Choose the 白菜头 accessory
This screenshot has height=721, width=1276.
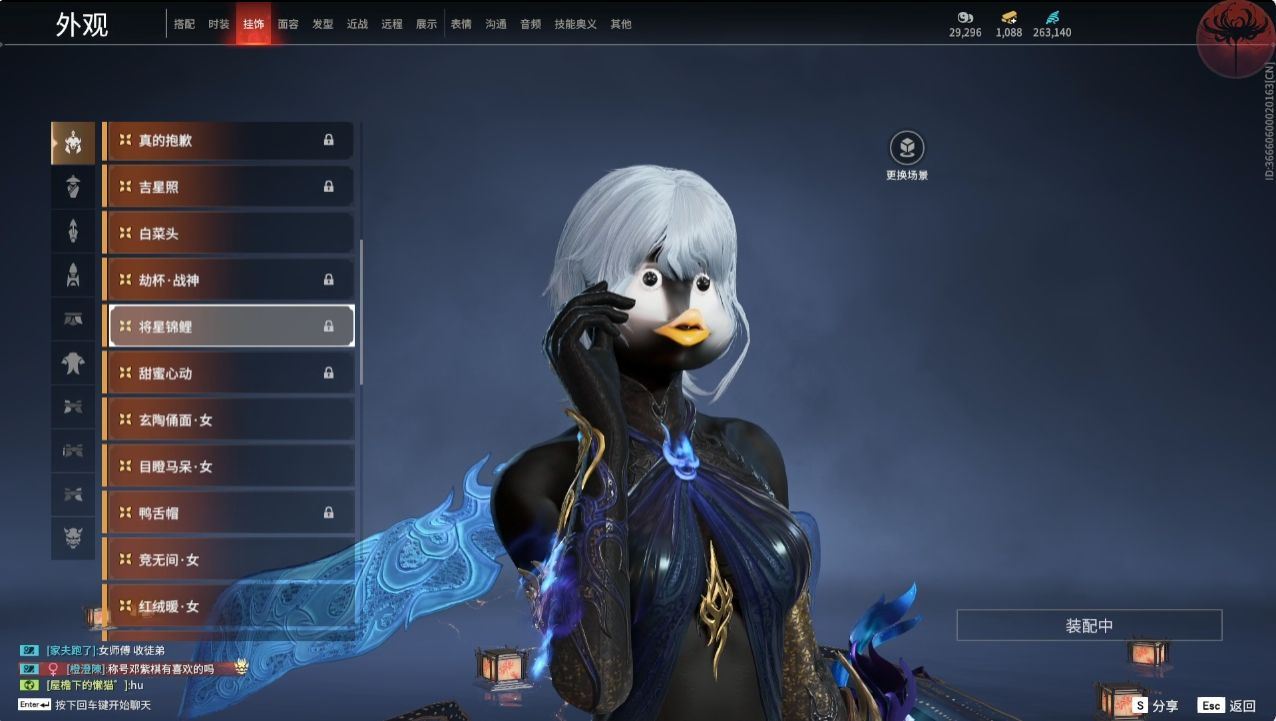tap(229, 233)
